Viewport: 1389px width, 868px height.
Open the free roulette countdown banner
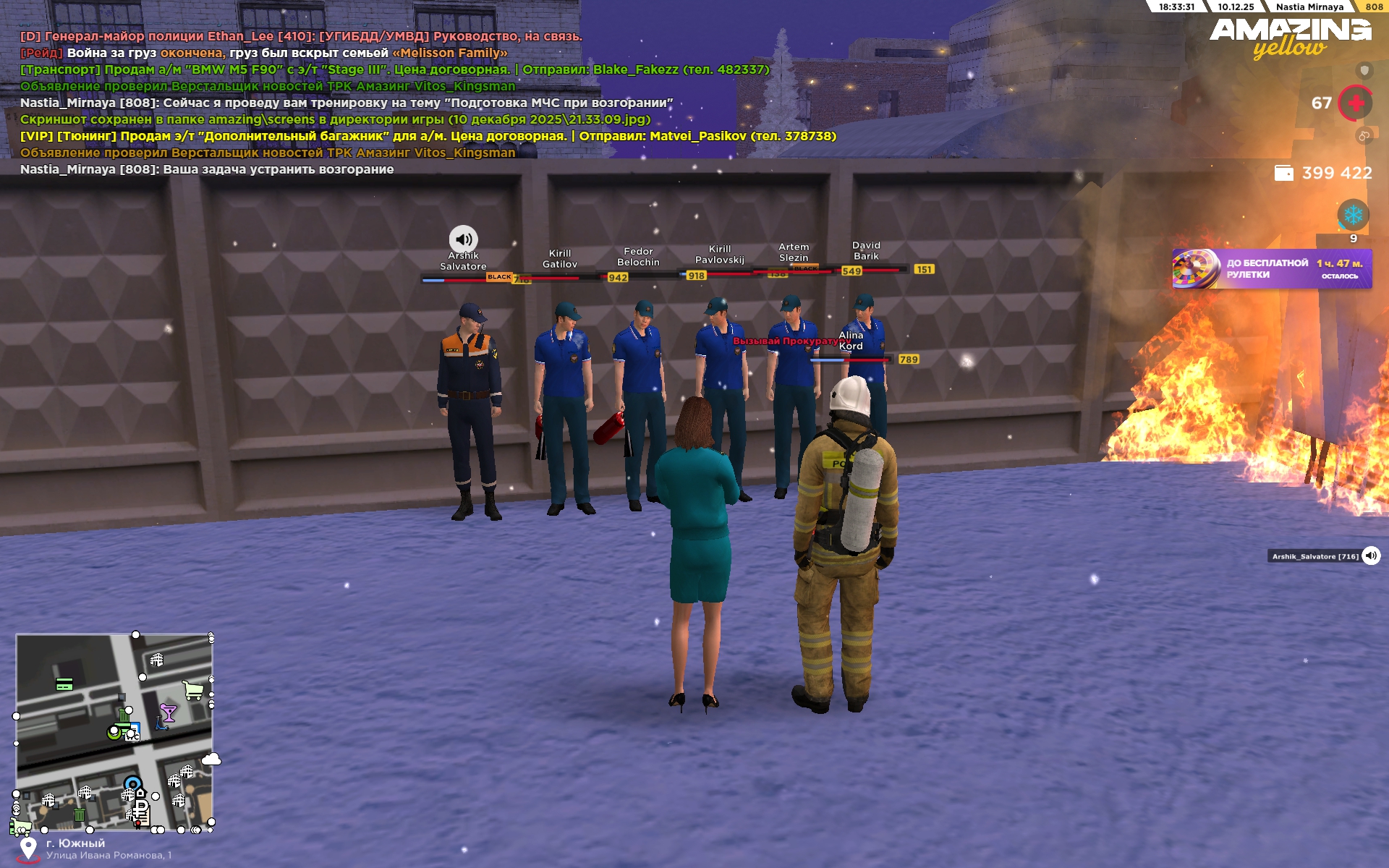[1271, 269]
